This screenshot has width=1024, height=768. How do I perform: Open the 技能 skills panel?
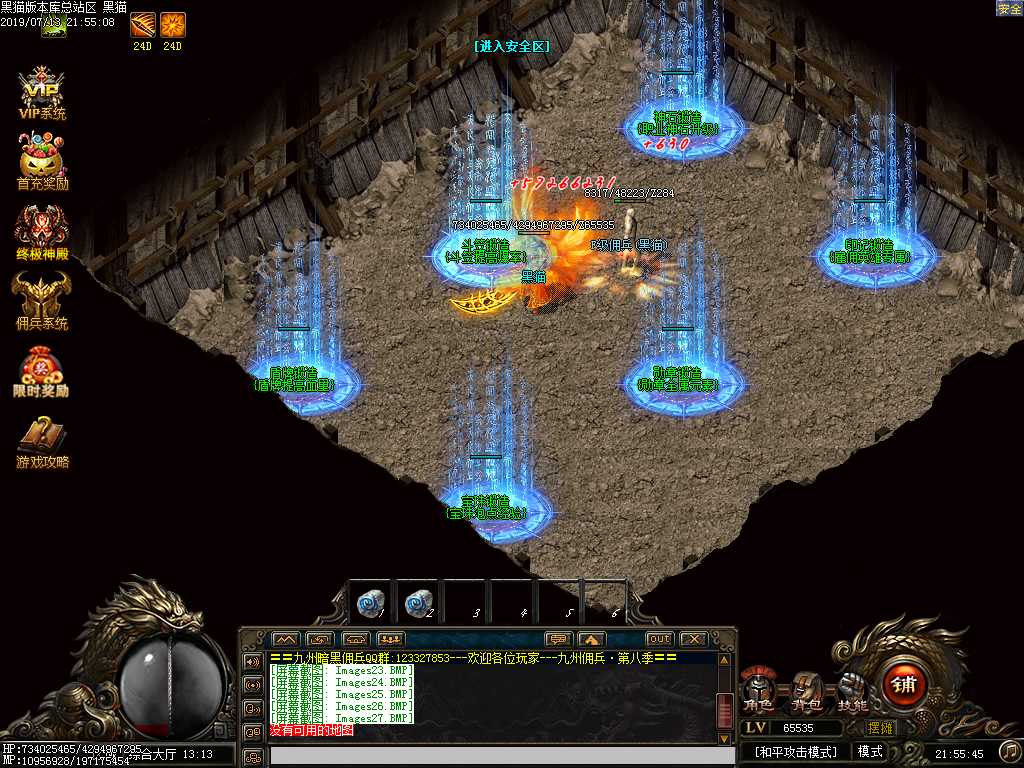click(853, 691)
